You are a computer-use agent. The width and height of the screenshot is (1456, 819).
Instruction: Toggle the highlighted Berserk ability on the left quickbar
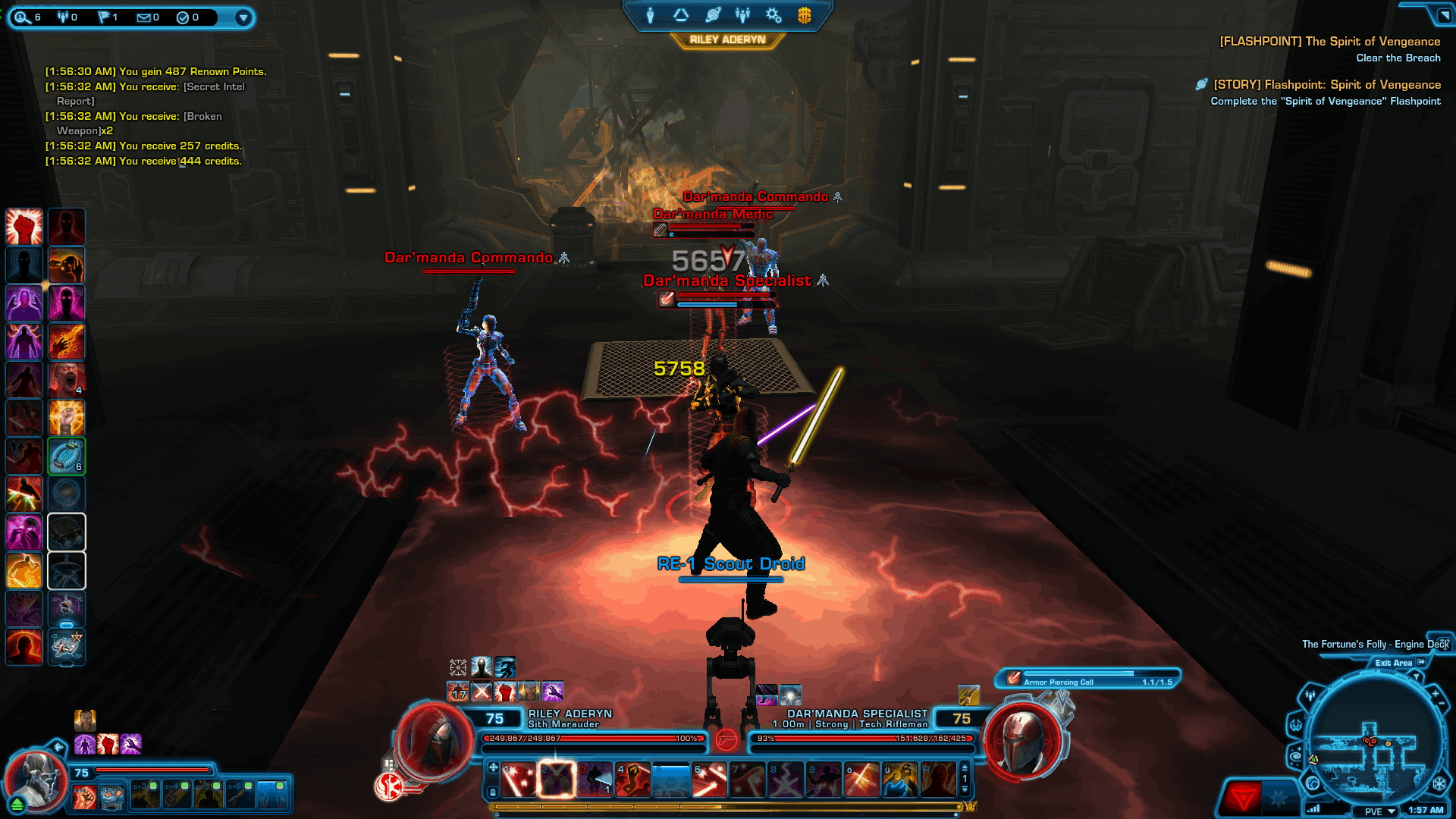pos(67,456)
